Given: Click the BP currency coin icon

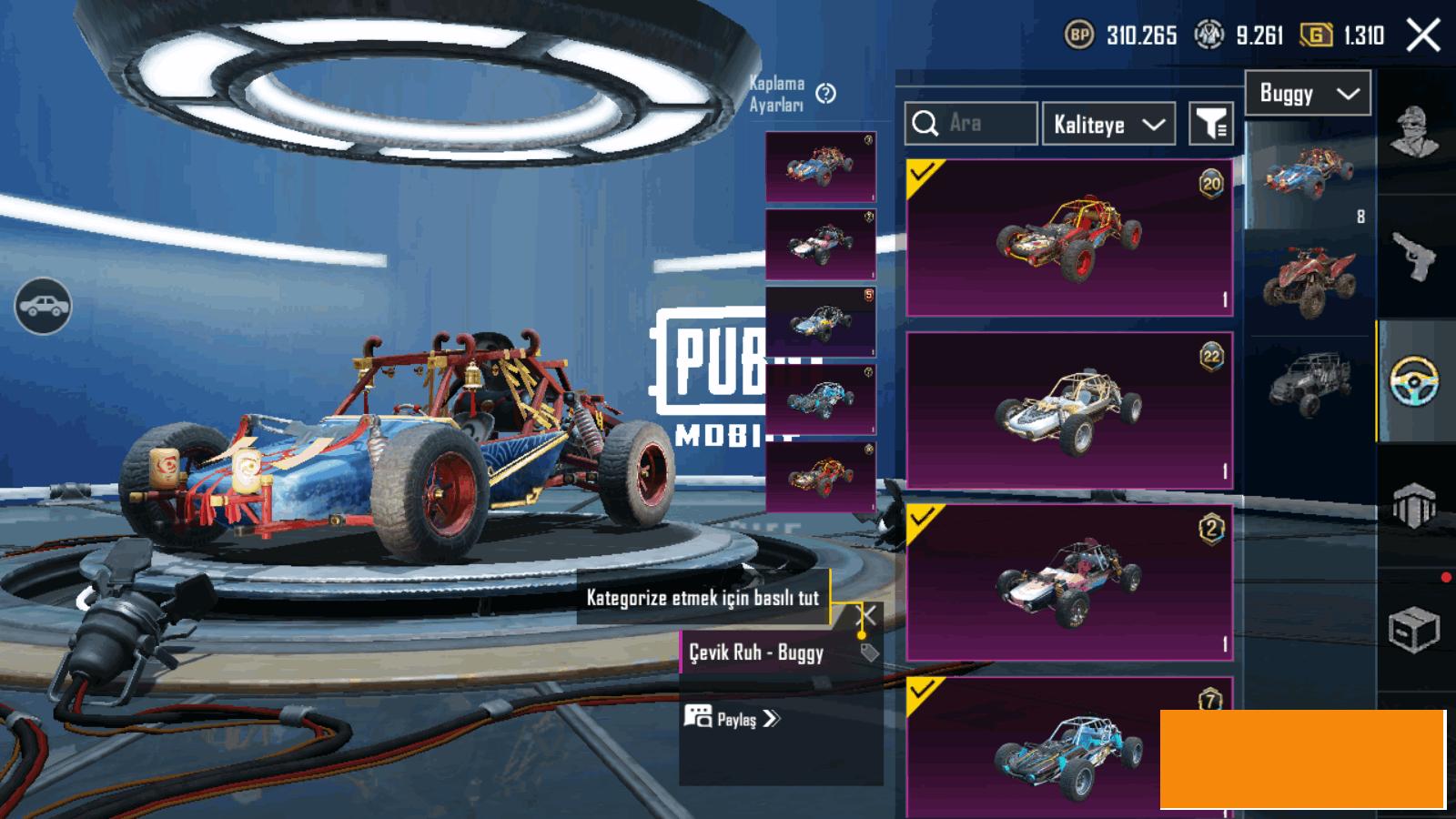Looking at the screenshot, I should pos(1079,35).
